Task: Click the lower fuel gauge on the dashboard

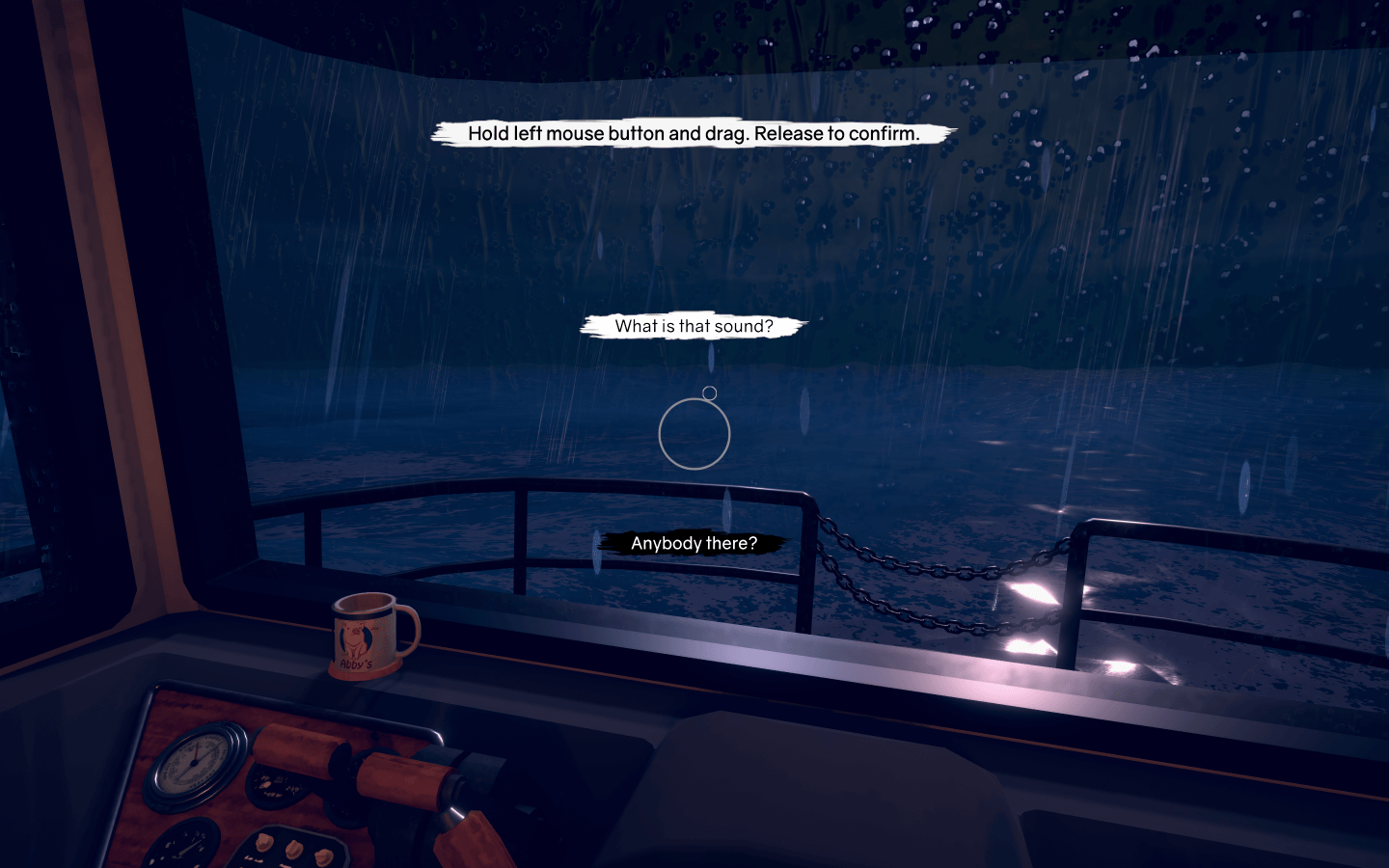Action: (x=185, y=845)
